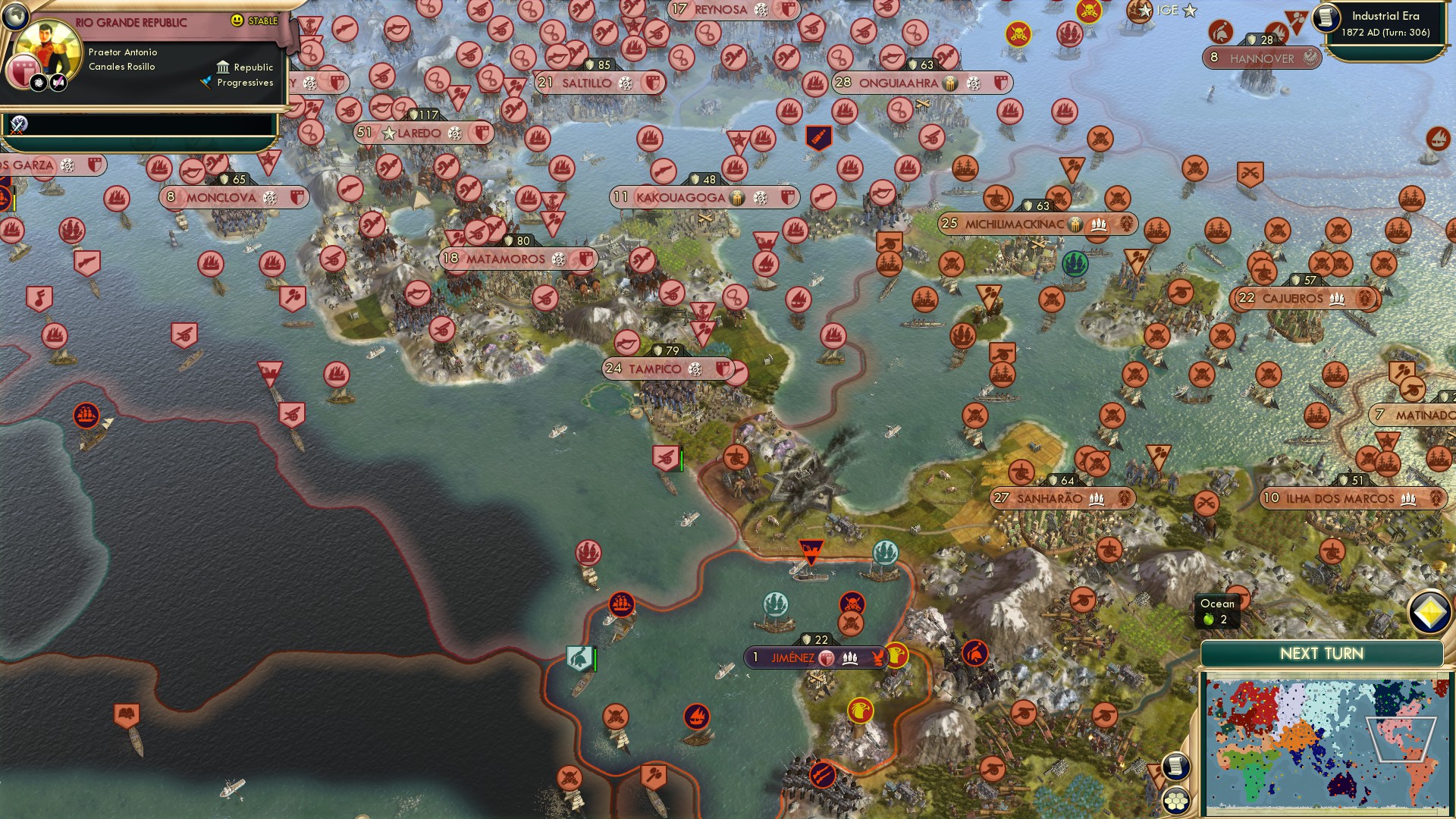Click the Republic government pillar icon
The width and height of the screenshot is (1456, 819).
pyautogui.click(x=223, y=68)
